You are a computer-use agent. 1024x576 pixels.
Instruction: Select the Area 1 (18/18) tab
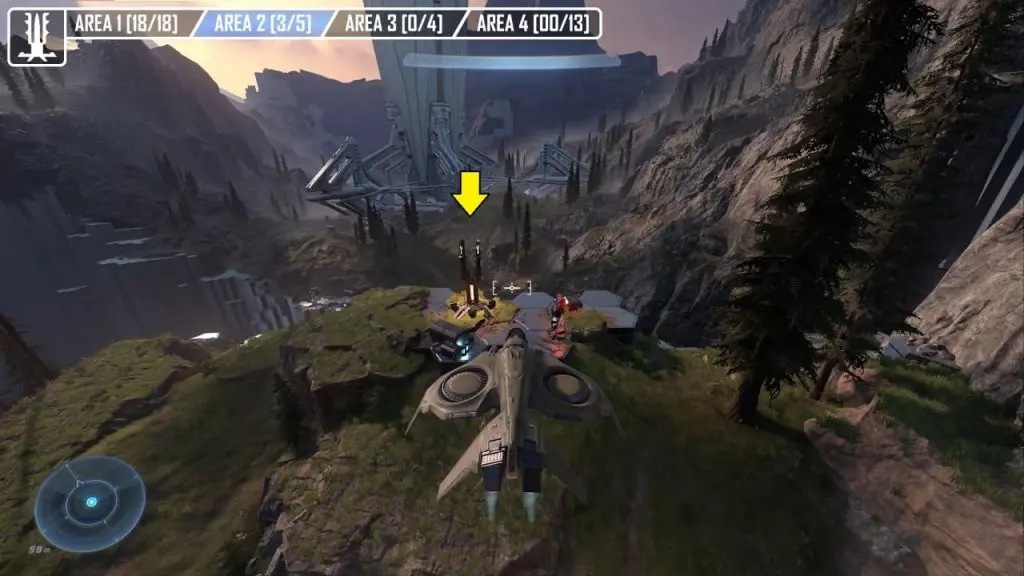126,23
